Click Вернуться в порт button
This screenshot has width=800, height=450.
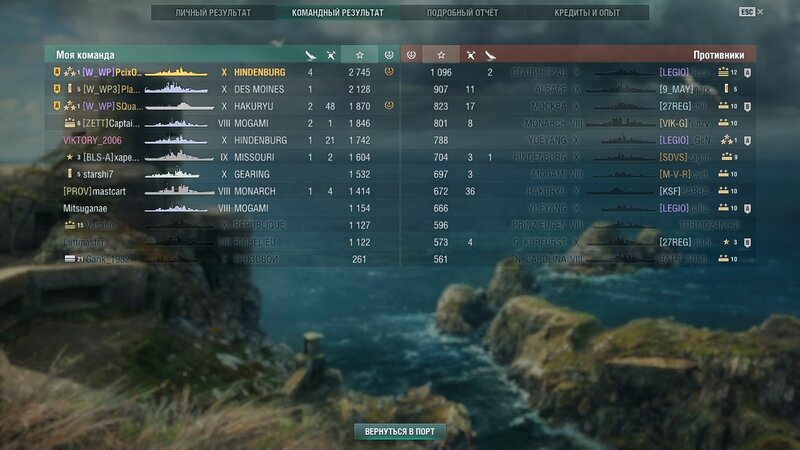(400, 431)
